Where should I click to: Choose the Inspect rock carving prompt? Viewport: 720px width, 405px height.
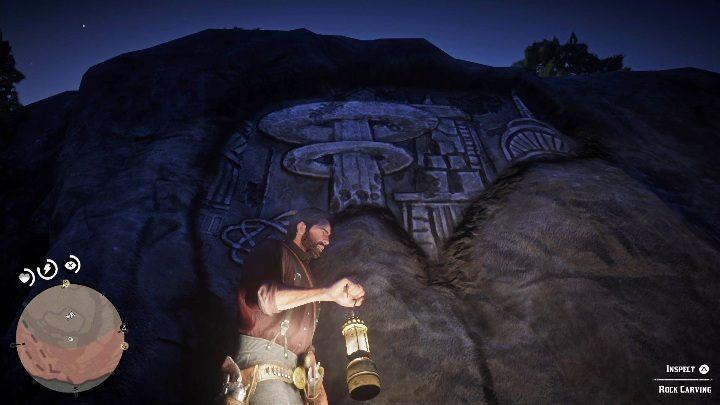tap(687, 369)
